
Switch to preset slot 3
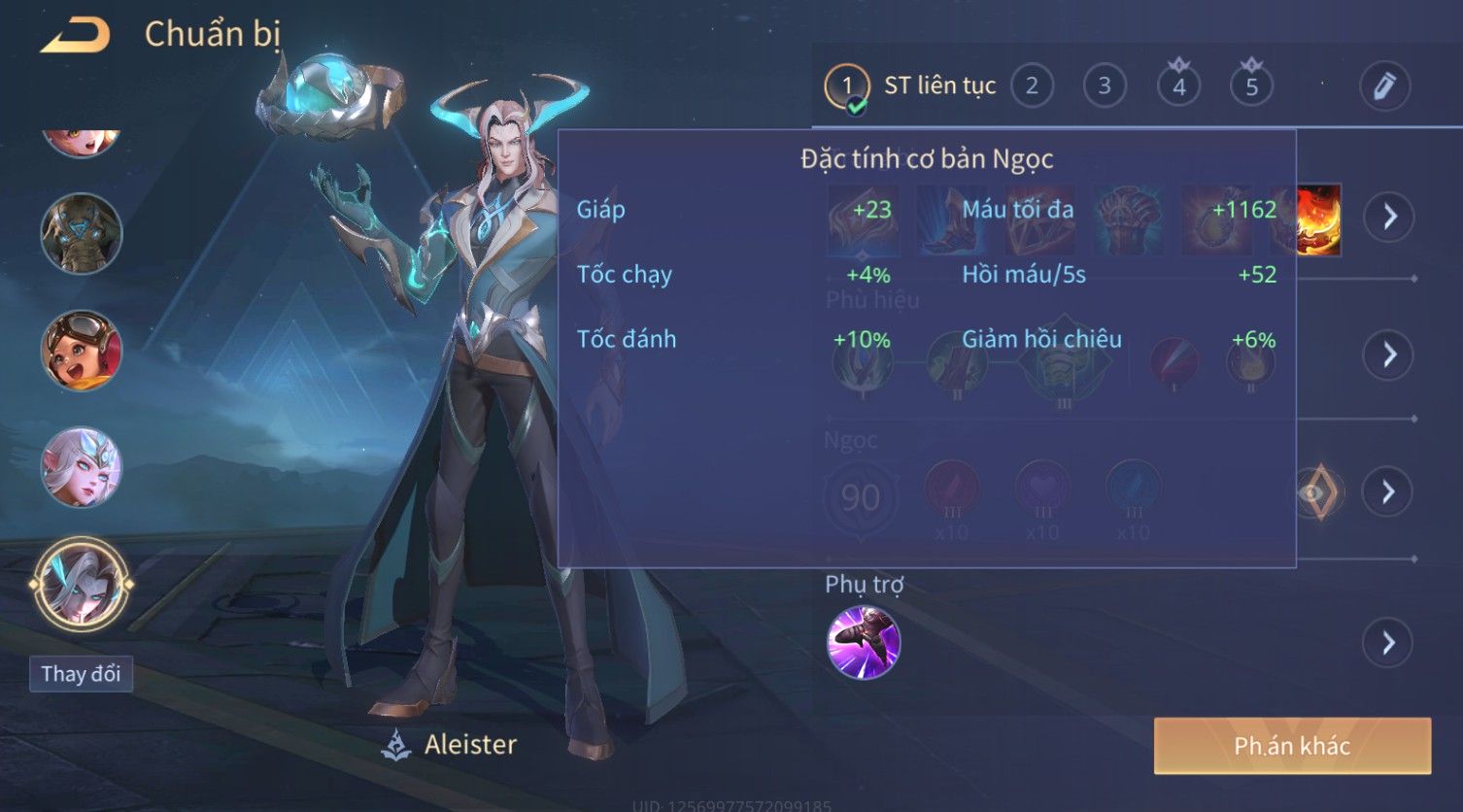pos(1105,86)
